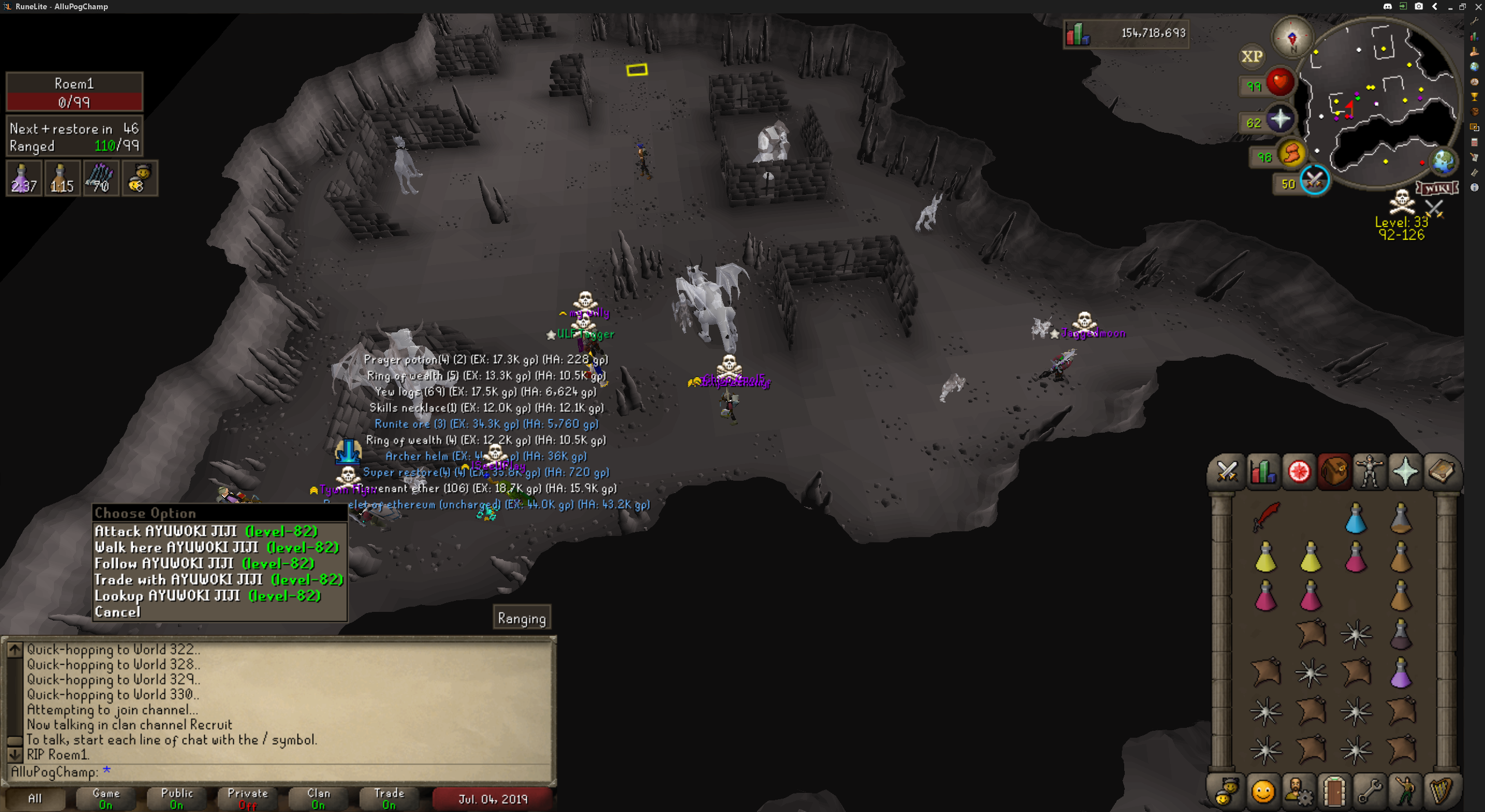The height and width of the screenshot is (812, 1485).
Task: Open the Wiki lookup banner
Action: point(1437,188)
